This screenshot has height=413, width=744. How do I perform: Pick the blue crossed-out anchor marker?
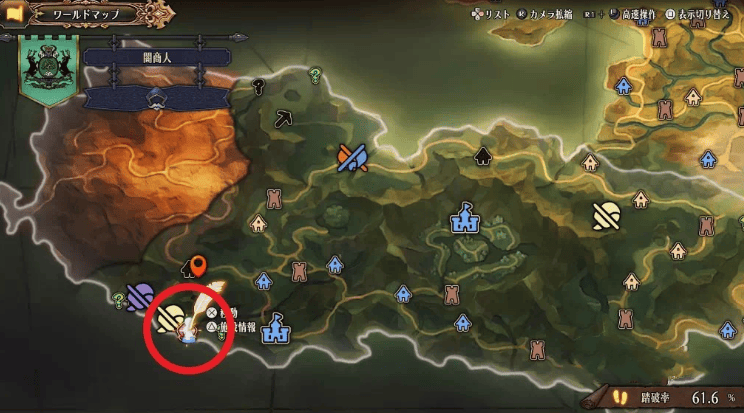(353, 156)
